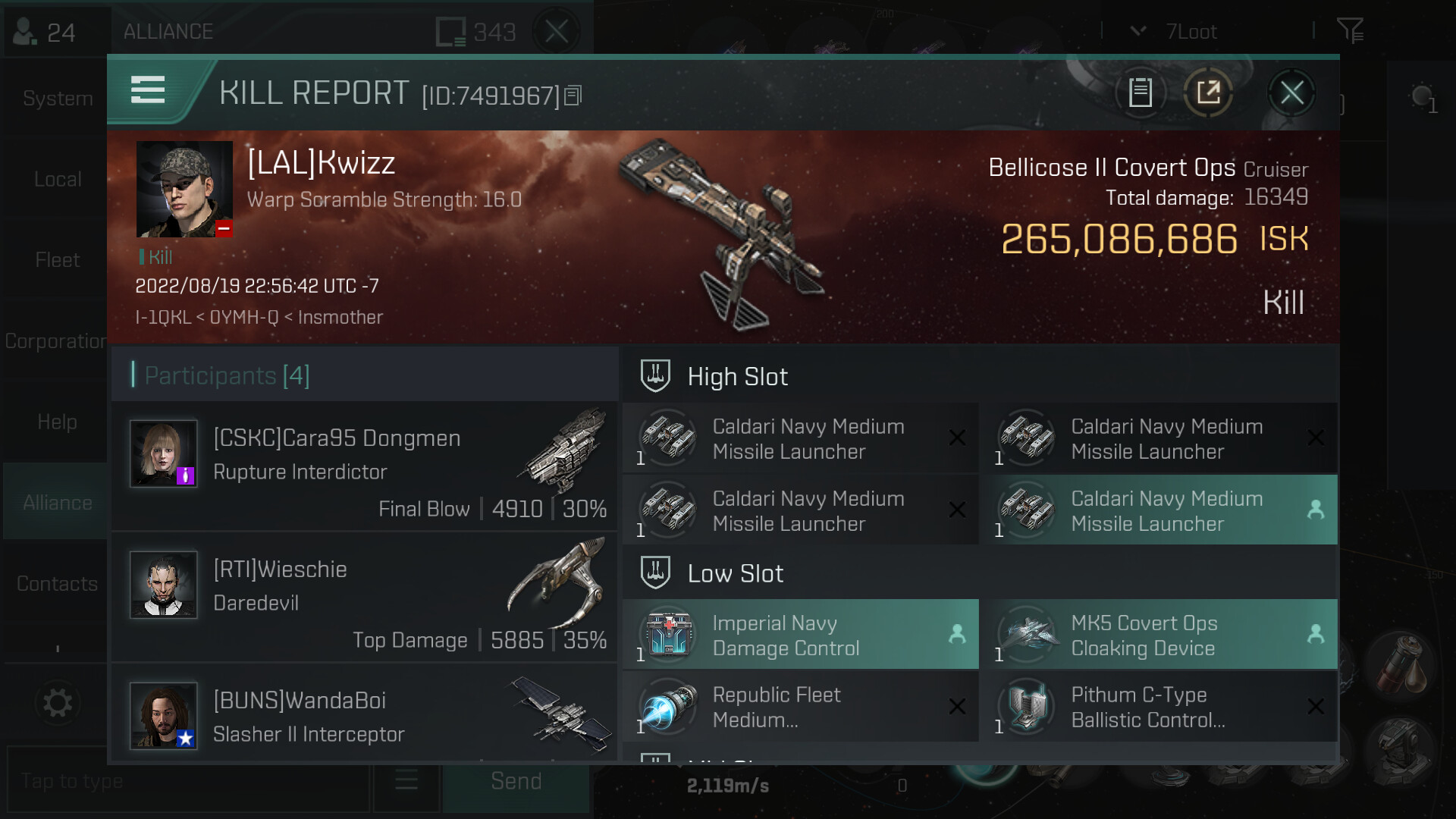Select participant WandaBoi Slasher II row
This screenshot has width=1456, height=819.
pos(365,714)
